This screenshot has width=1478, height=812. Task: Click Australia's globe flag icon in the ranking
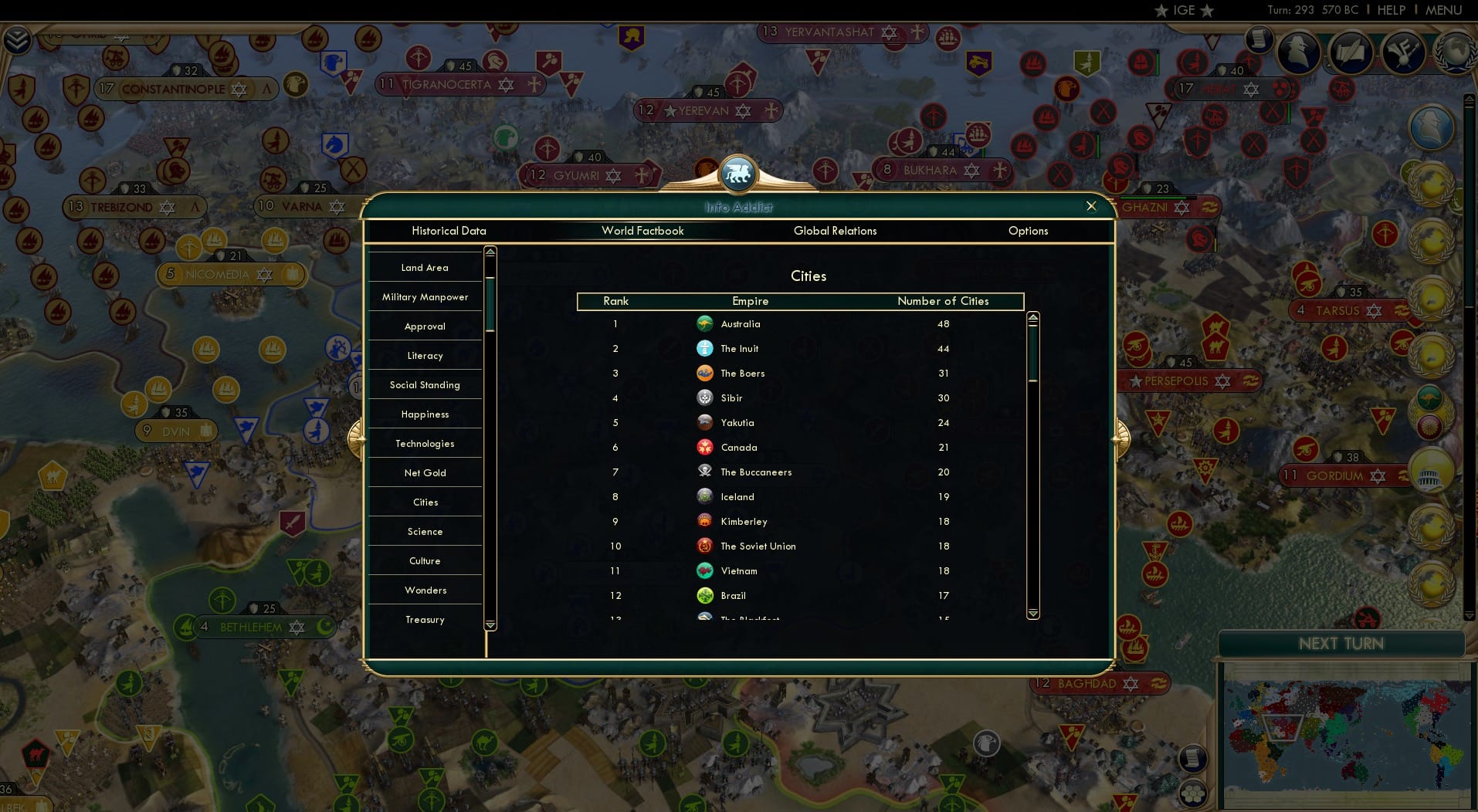[x=705, y=323]
